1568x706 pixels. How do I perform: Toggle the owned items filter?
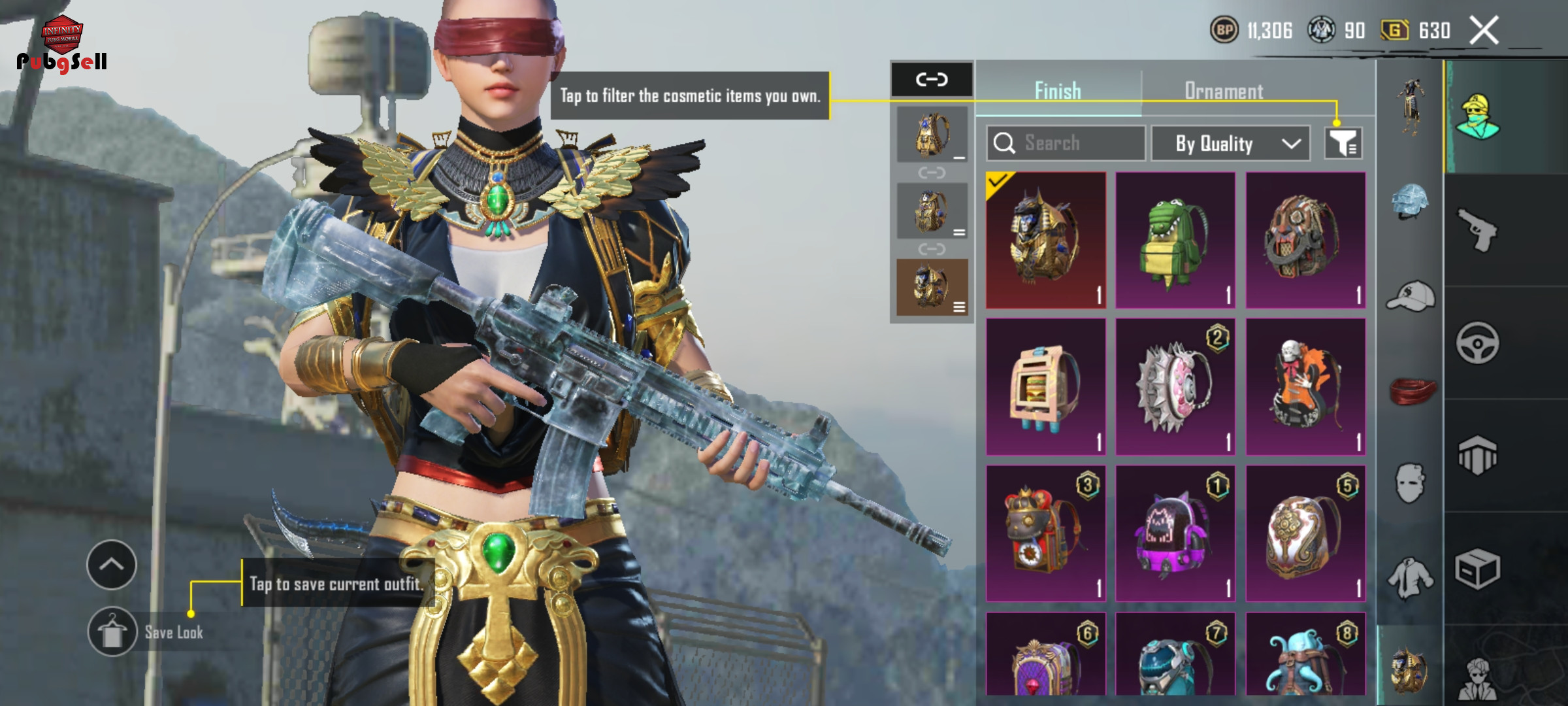(x=1343, y=143)
